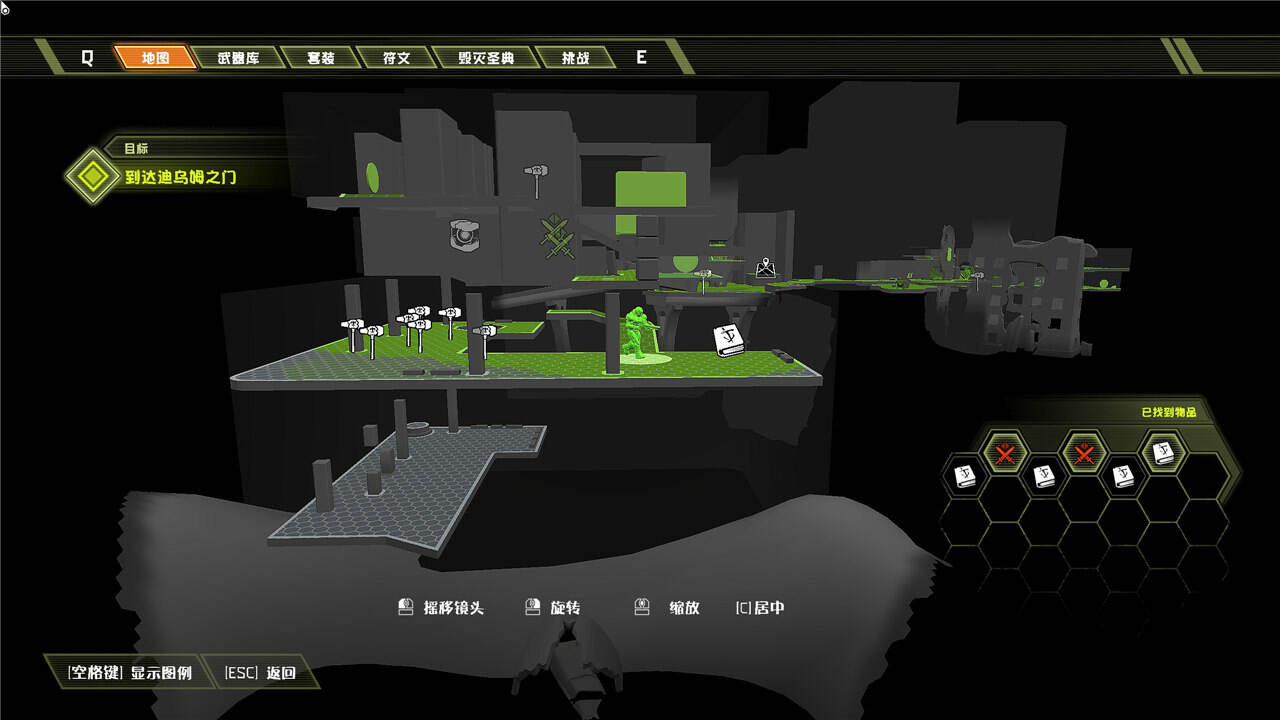Click the codex book marker on the map
The image size is (1280, 720).
pos(729,340)
